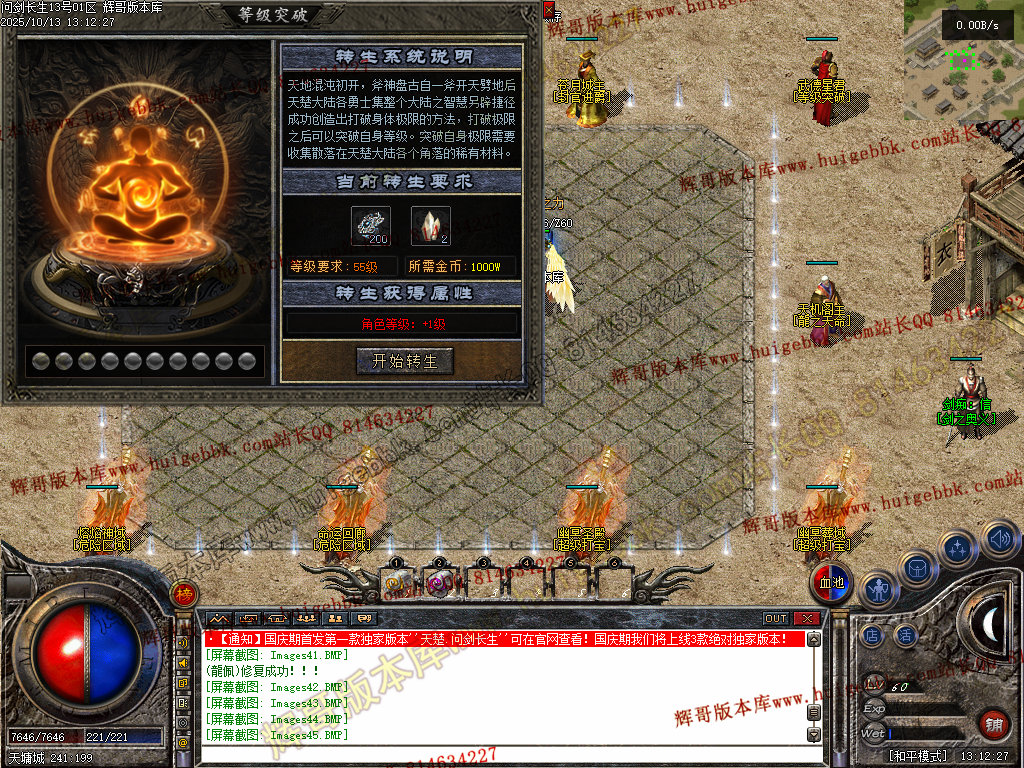The image size is (1024, 768).
Task: Click the 血池 round button
Action: click(x=831, y=583)
